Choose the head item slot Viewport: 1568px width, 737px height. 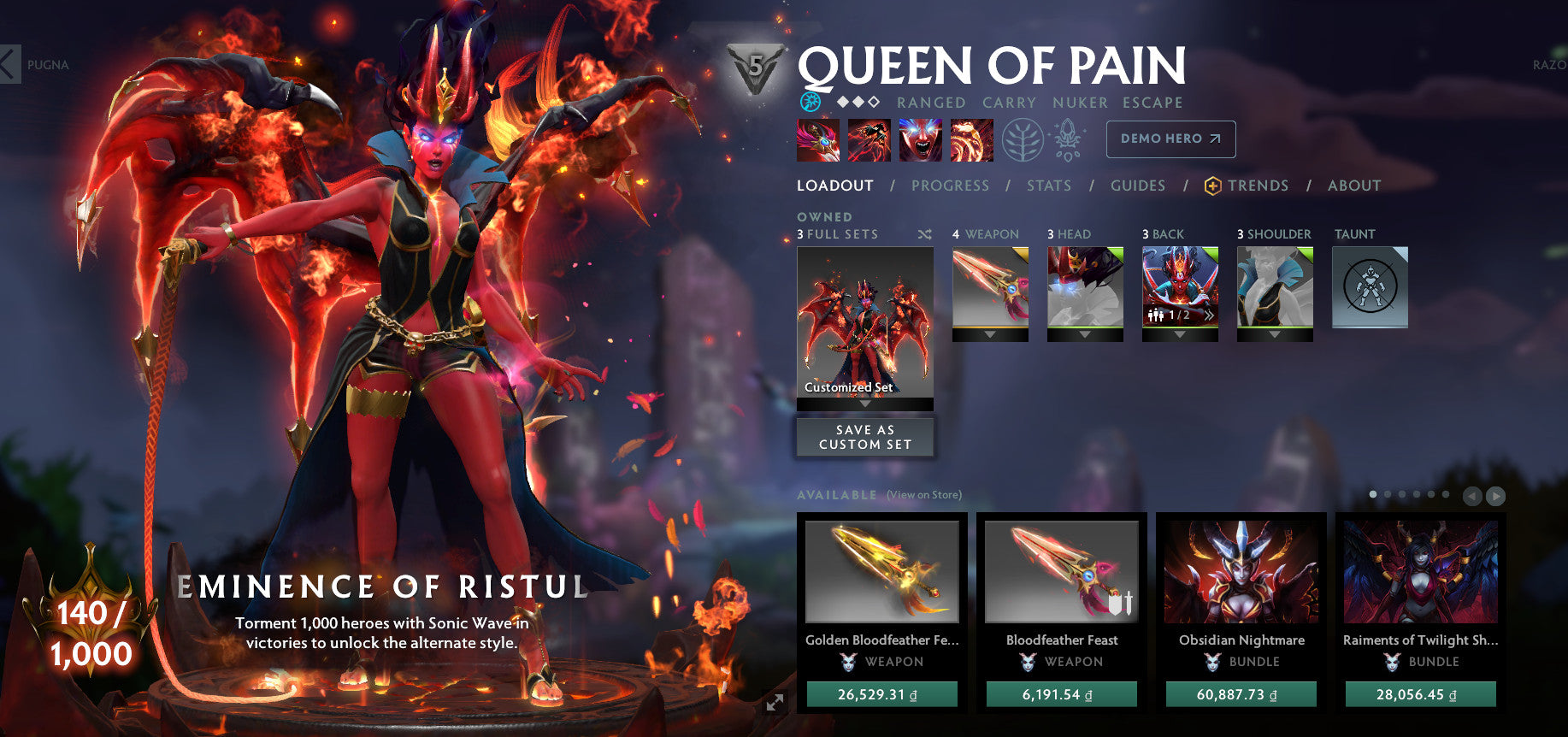point(1085,287)
